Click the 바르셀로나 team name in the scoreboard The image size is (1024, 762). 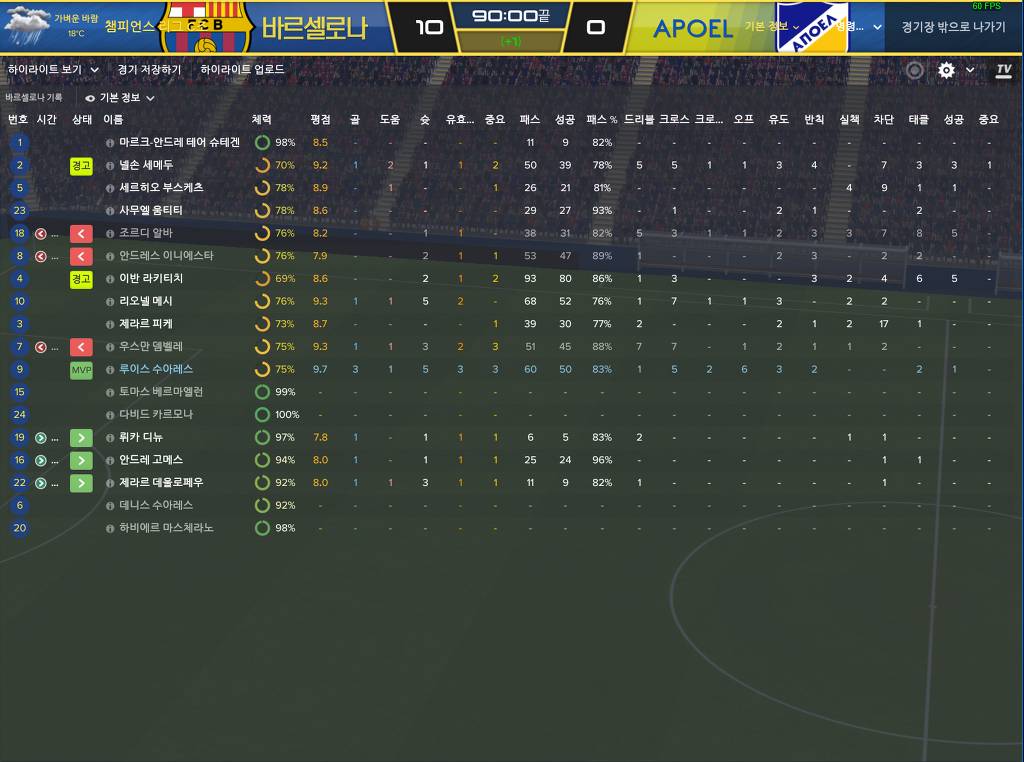tap(315, 28)
